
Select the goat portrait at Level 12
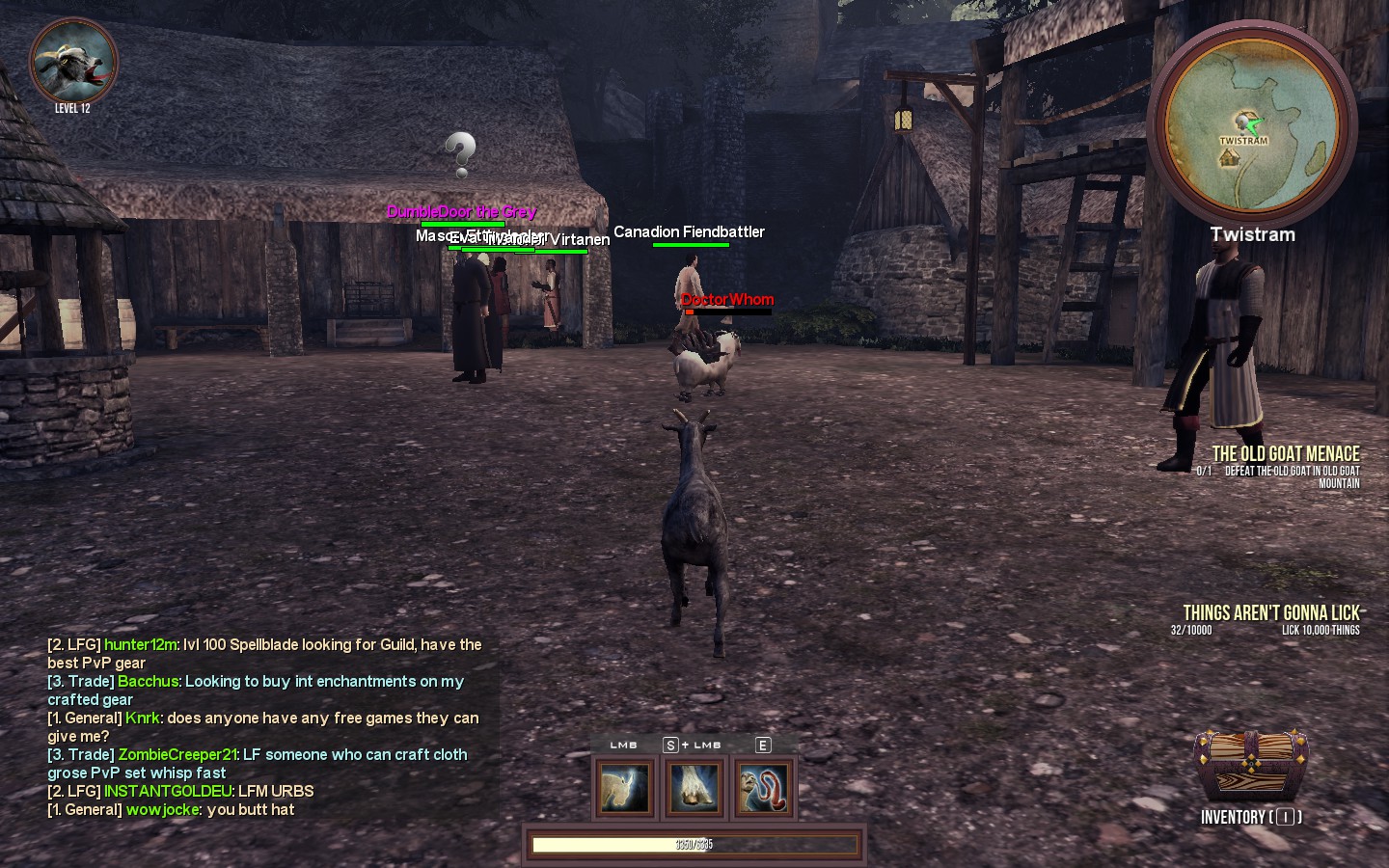[x=74, y=62]
